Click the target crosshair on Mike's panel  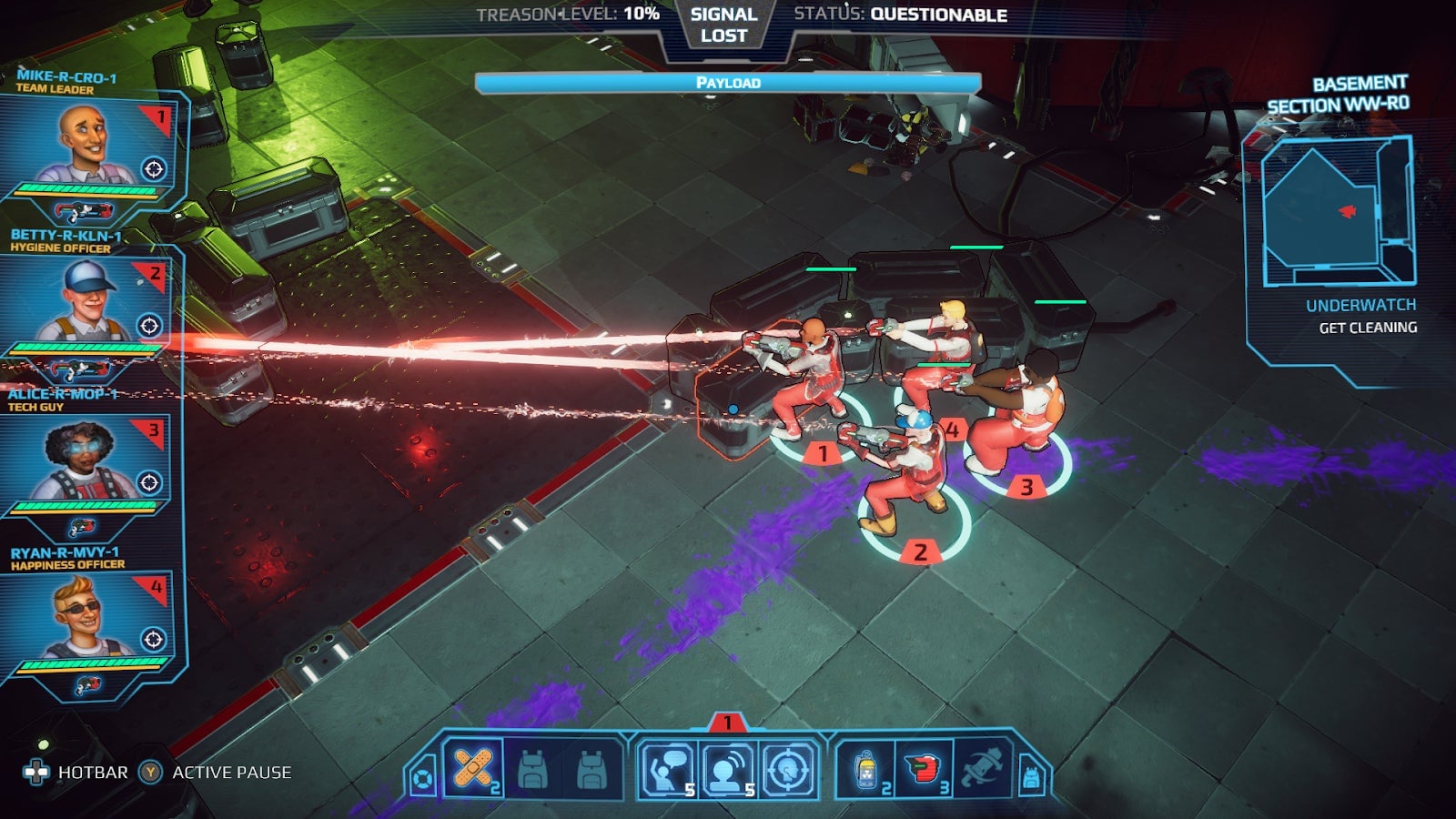click(154, 169)
